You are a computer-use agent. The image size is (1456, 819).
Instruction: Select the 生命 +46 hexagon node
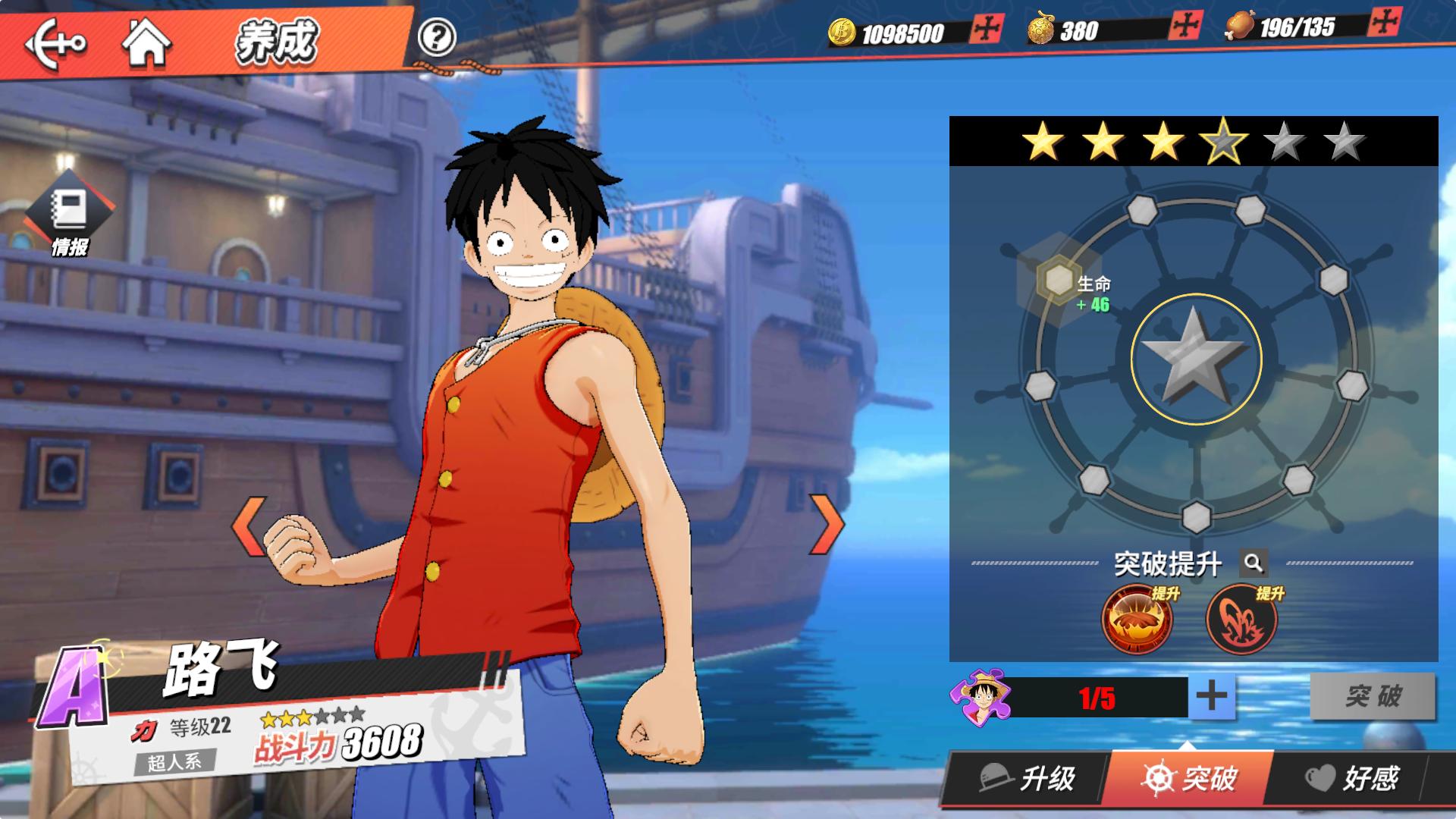click(1059, 281)
